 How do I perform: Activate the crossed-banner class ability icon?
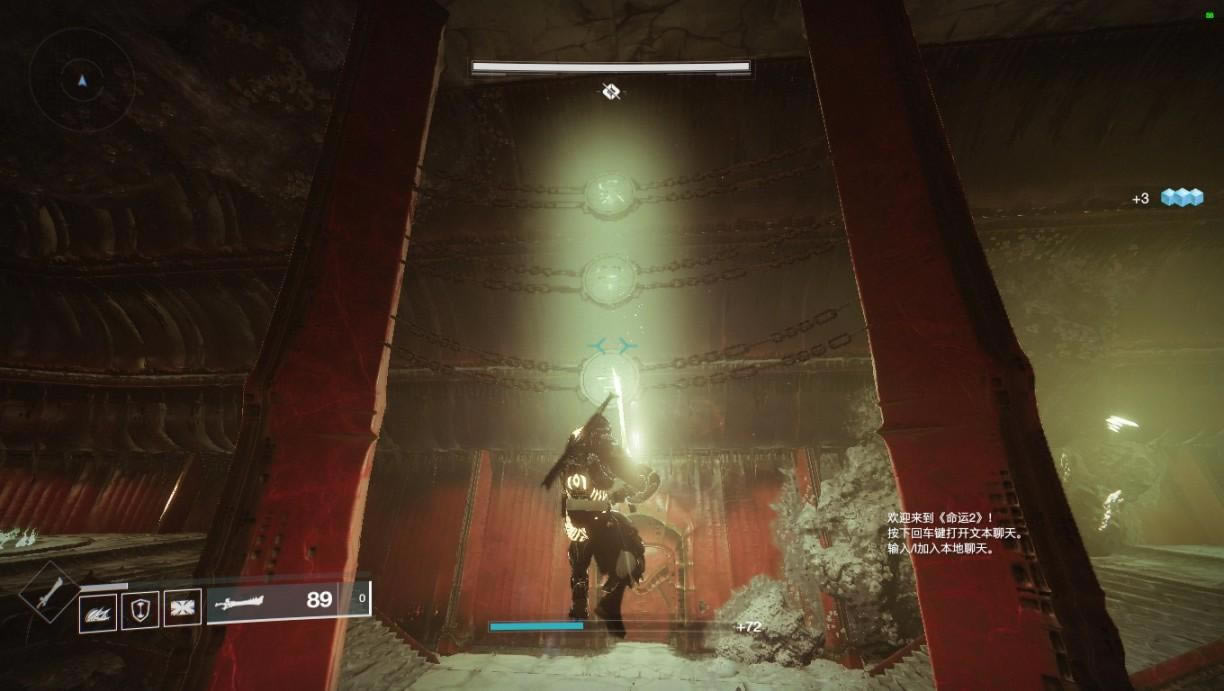[183, 608]
